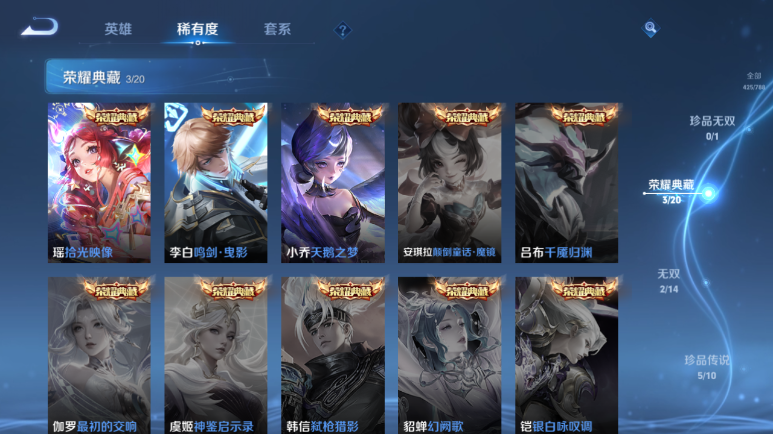Open the 套系 tab
This screenshot has width=773, height=434.
pos(277,29)
